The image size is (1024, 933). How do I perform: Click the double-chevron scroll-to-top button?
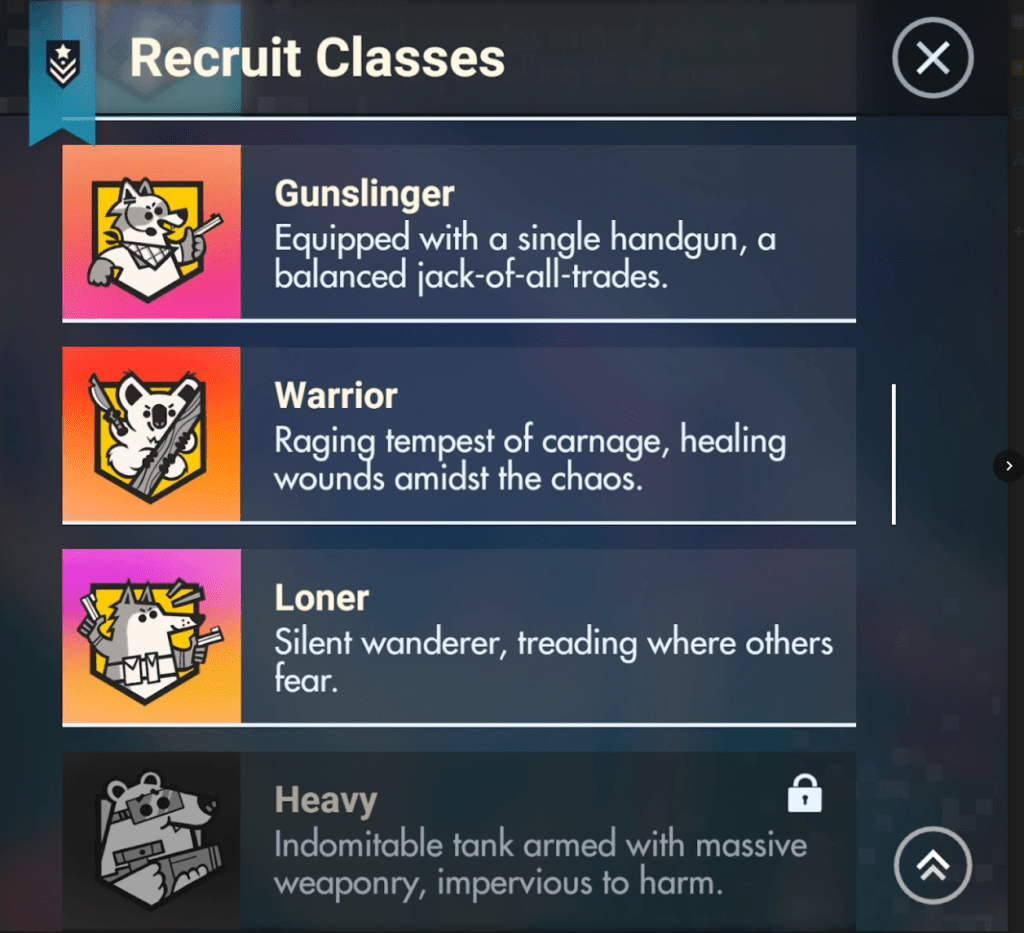tap(932, 867)
